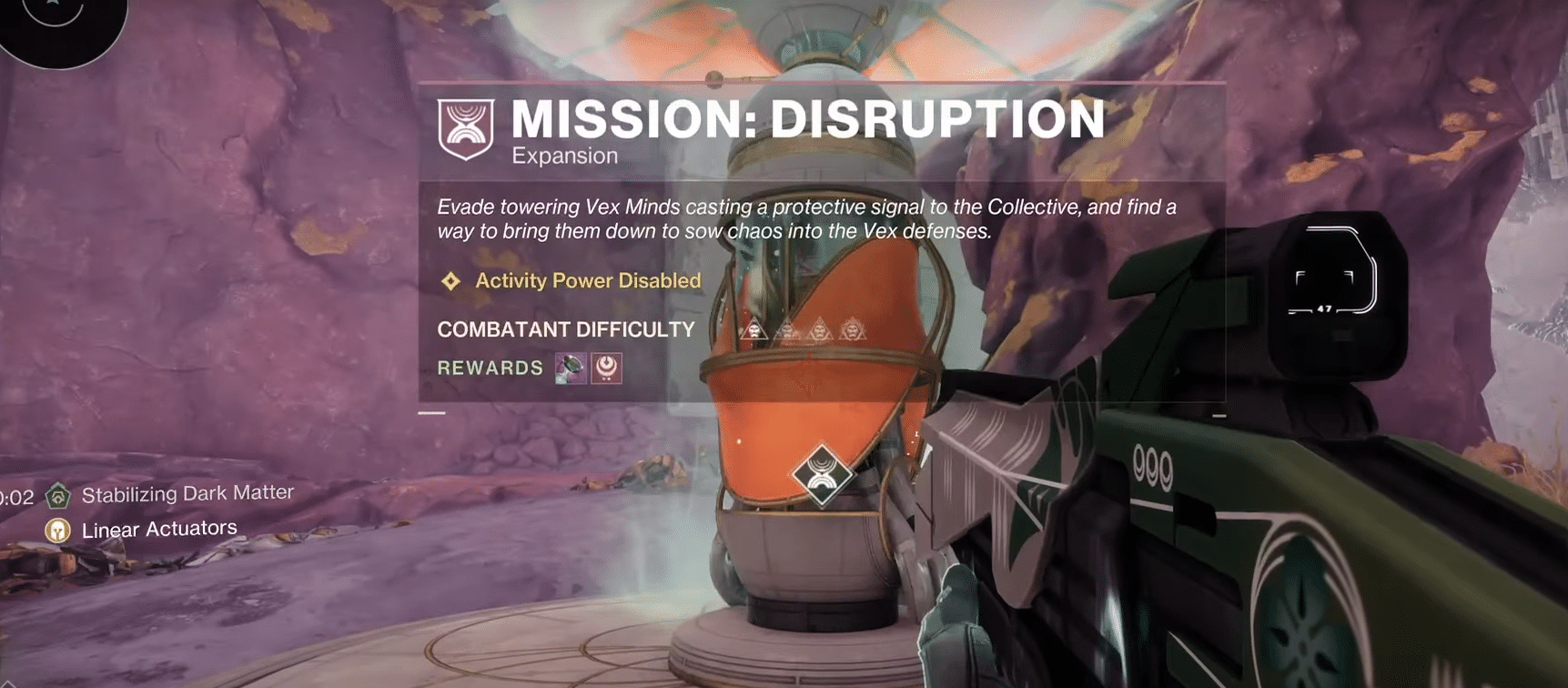Click the Stabilizing Dark Matter pentagon icon
Screen dimensions: 1568x688
[x=58, y=495]
